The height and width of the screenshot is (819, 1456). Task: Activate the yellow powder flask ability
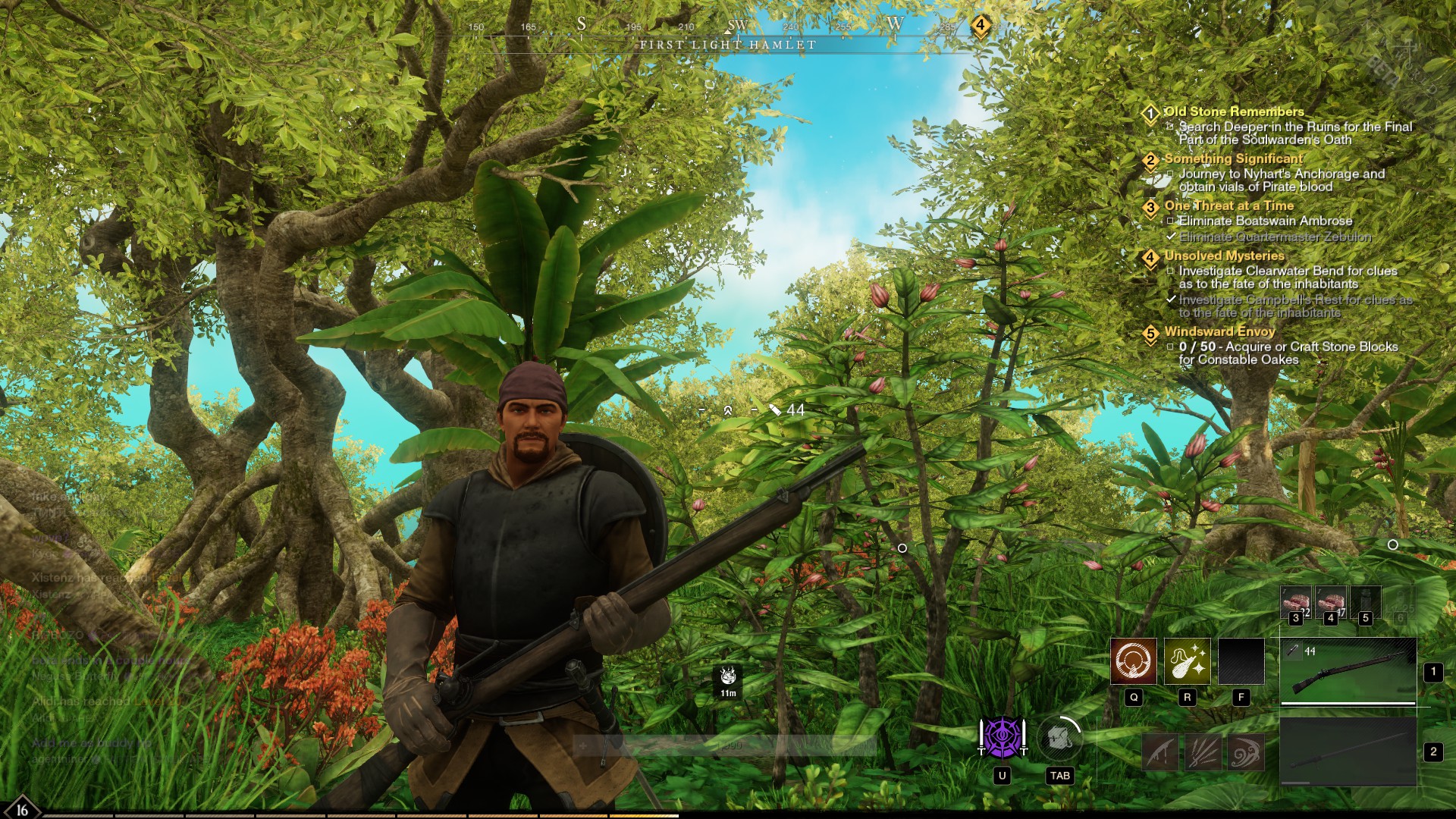pos(1187,661)
